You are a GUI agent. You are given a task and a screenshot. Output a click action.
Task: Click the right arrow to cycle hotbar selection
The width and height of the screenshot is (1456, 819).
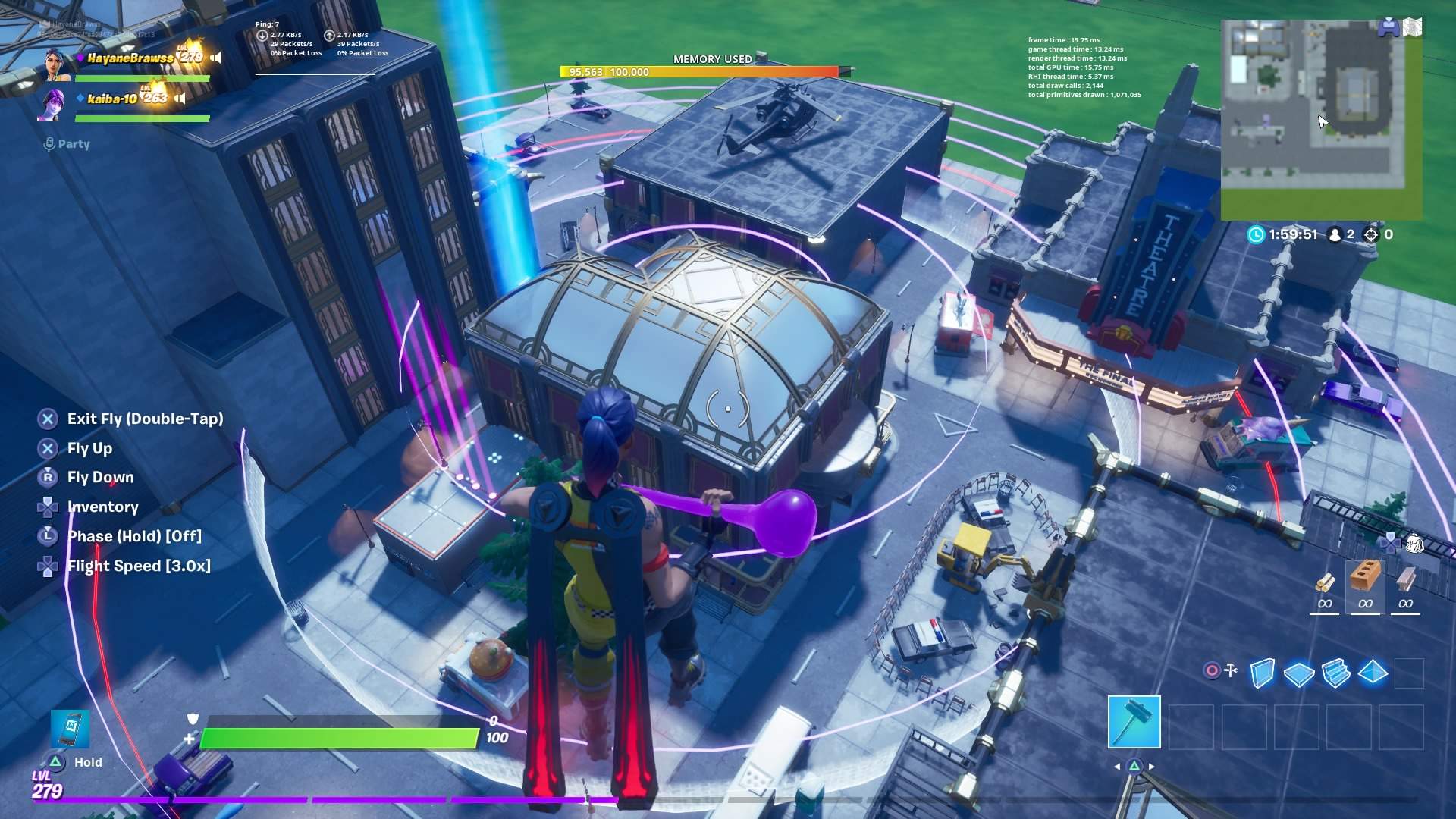pos(1151,766)
